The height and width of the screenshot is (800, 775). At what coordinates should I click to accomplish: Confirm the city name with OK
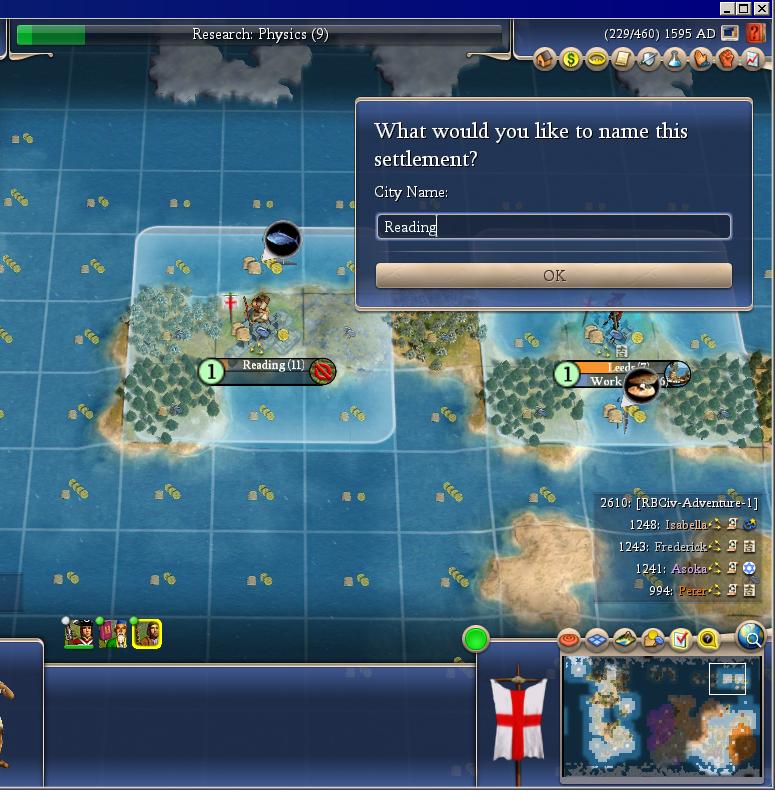(x=553, y=275)
